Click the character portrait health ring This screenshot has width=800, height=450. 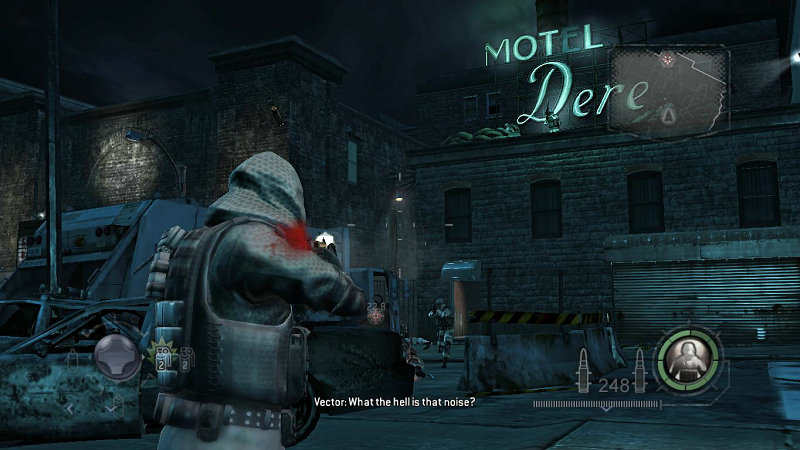click(x=687, y=355)
